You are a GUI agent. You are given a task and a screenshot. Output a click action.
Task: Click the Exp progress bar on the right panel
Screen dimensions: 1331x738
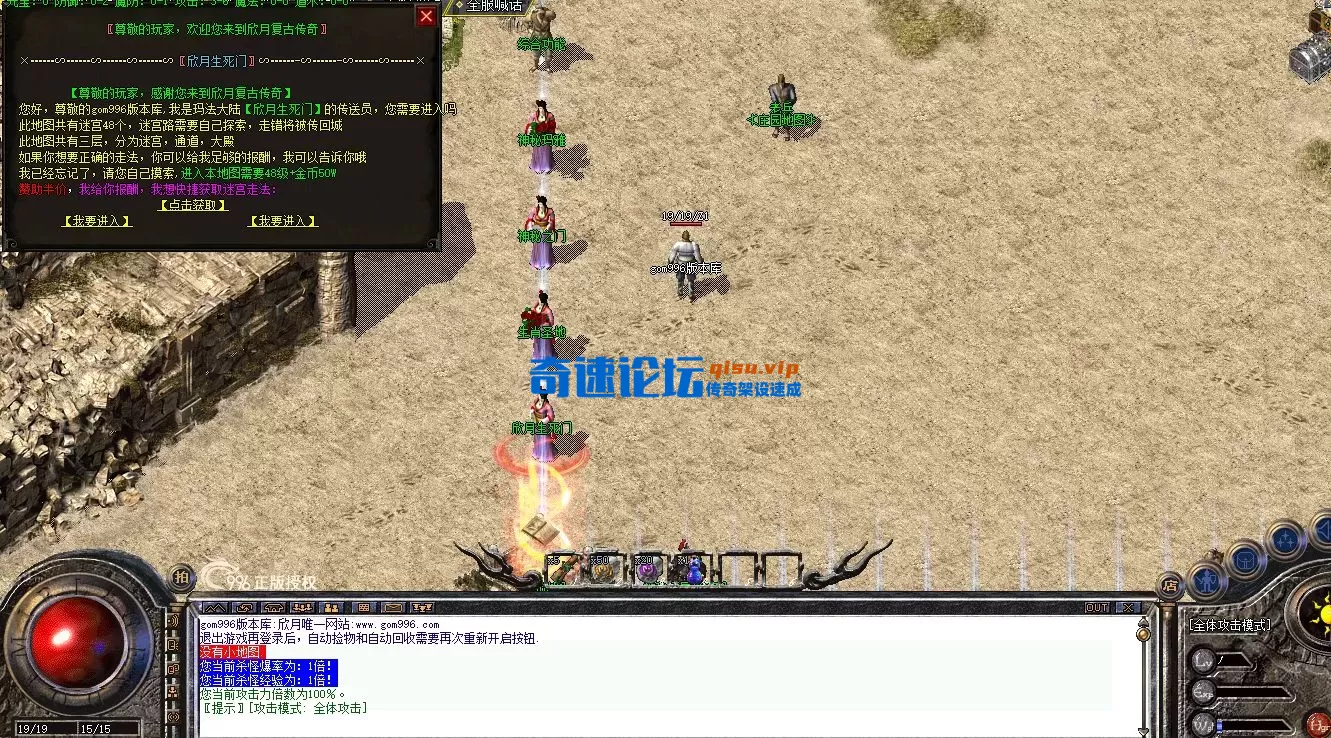coord(1255,693)
